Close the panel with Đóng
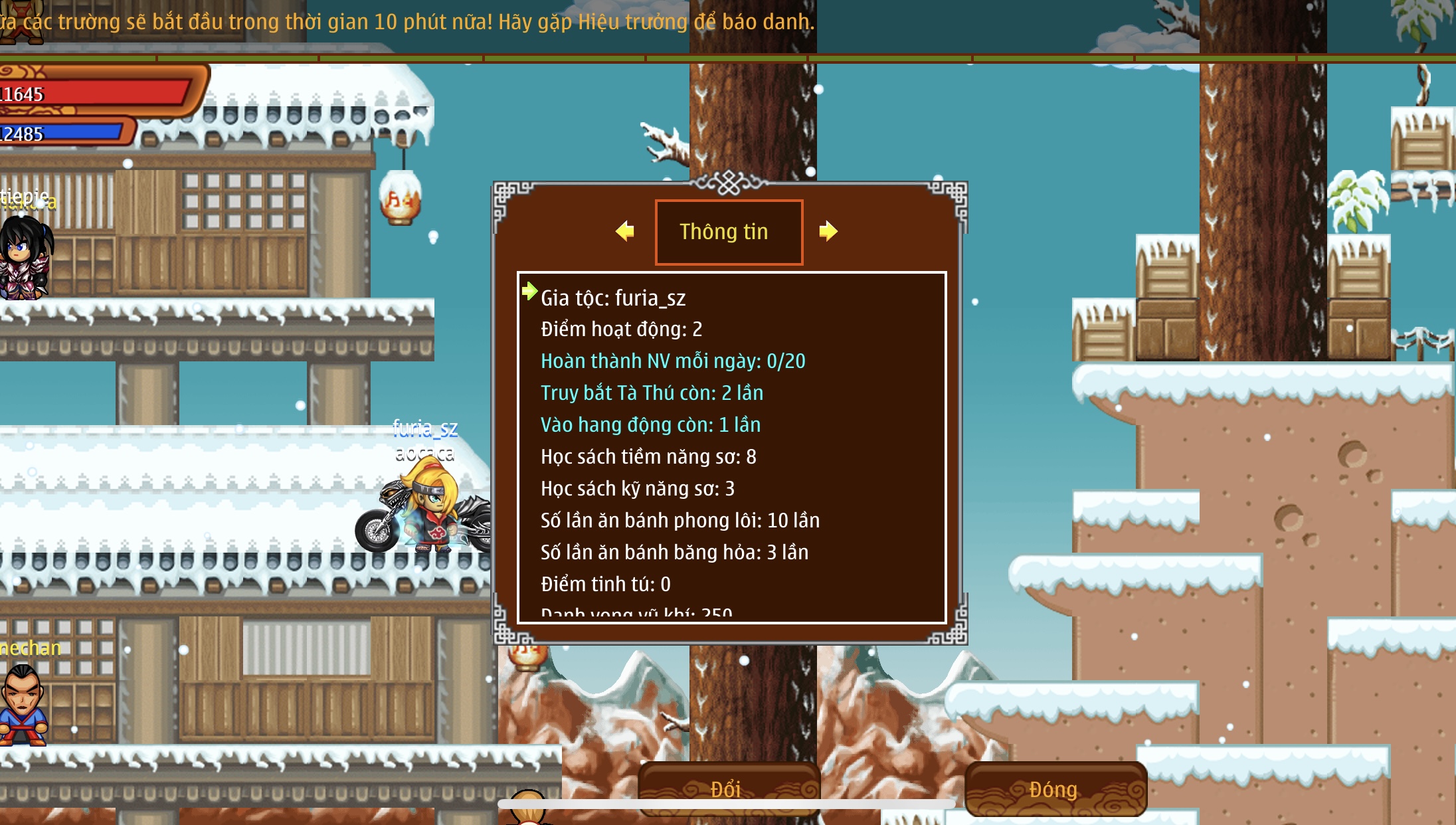1456x825 pixels. (1055, 788)
